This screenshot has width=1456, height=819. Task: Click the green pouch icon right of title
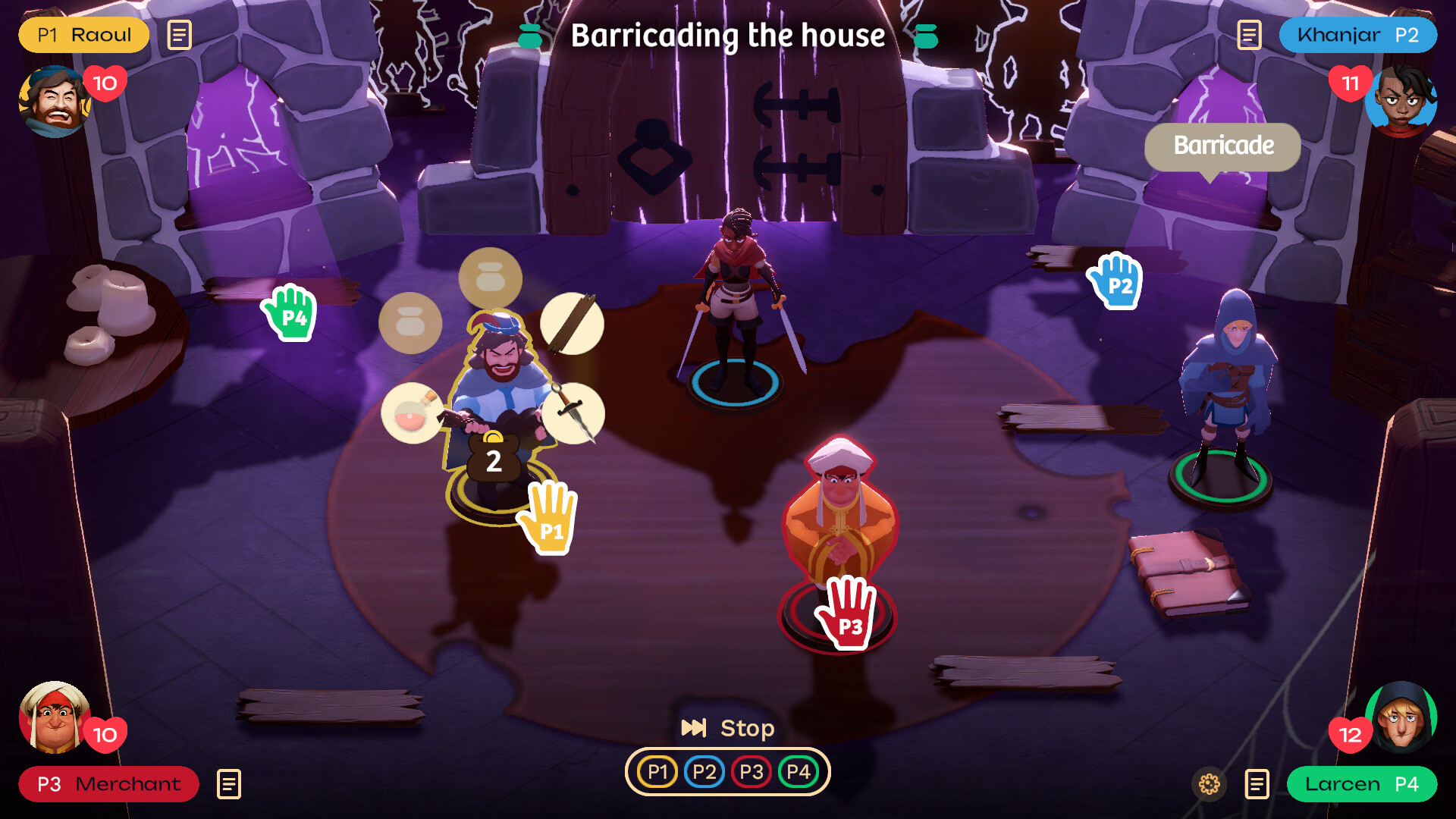pos(927,35)
